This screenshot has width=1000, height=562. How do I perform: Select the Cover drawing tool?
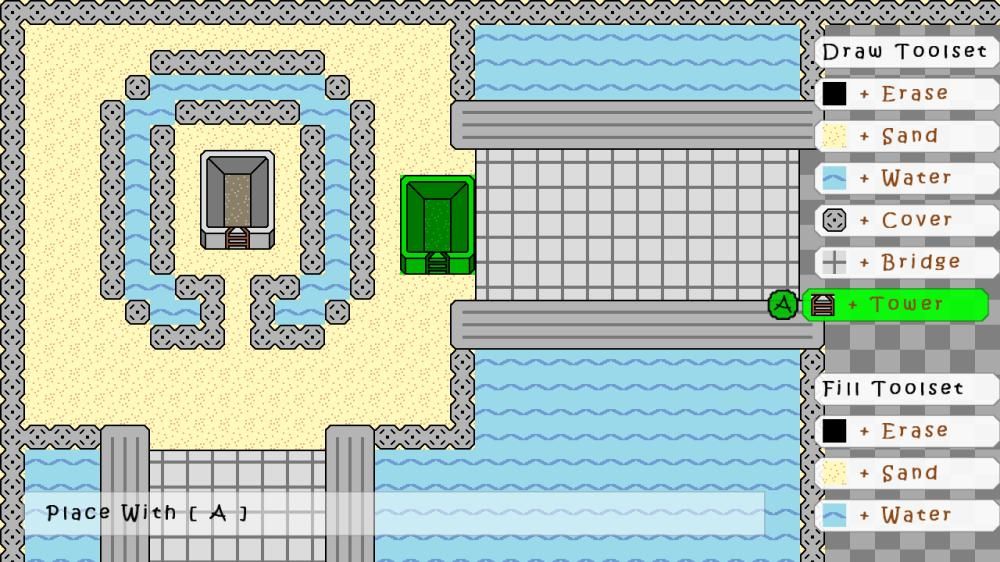tap(906, 220)
